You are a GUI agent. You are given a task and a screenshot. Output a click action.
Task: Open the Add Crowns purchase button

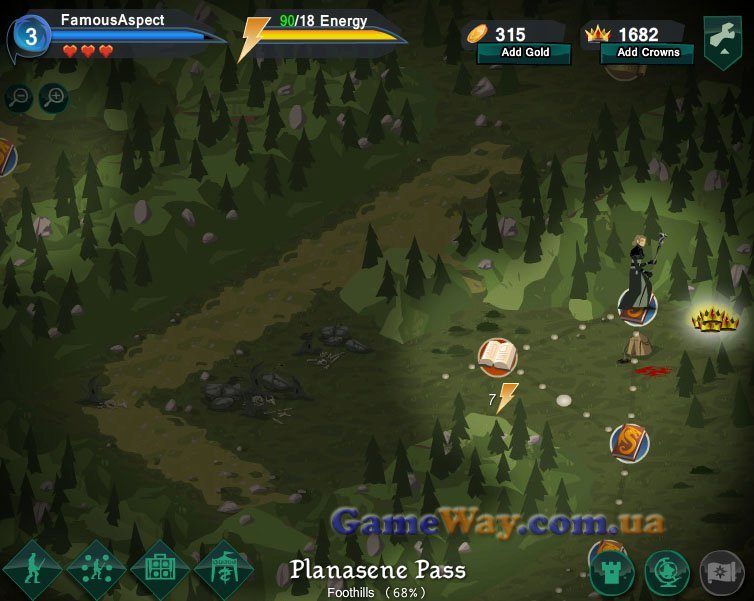click(x=647, y=53)
